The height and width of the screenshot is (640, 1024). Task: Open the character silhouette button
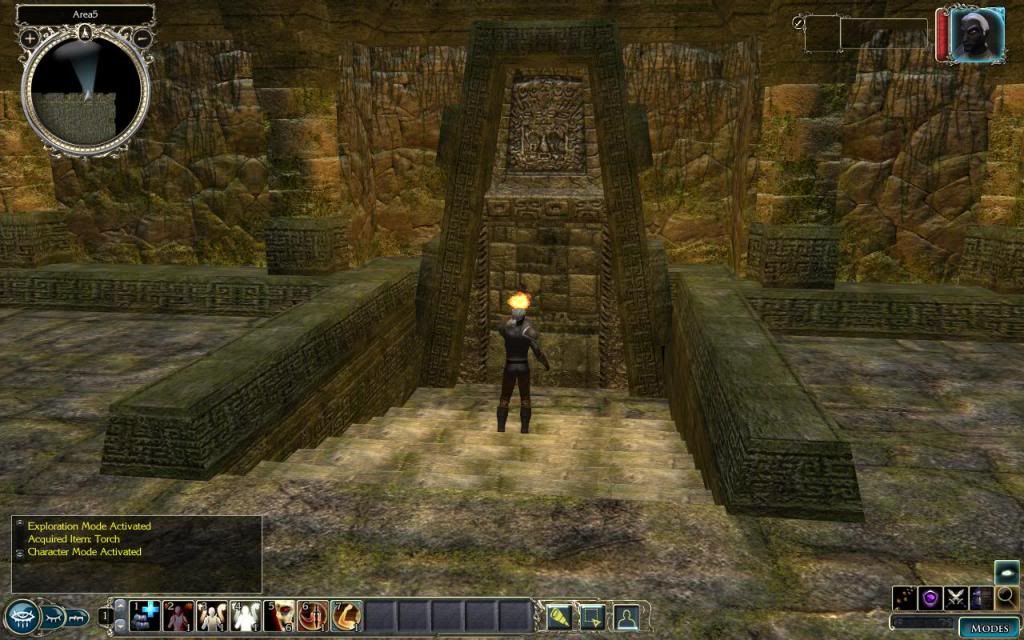click(627, 616)
